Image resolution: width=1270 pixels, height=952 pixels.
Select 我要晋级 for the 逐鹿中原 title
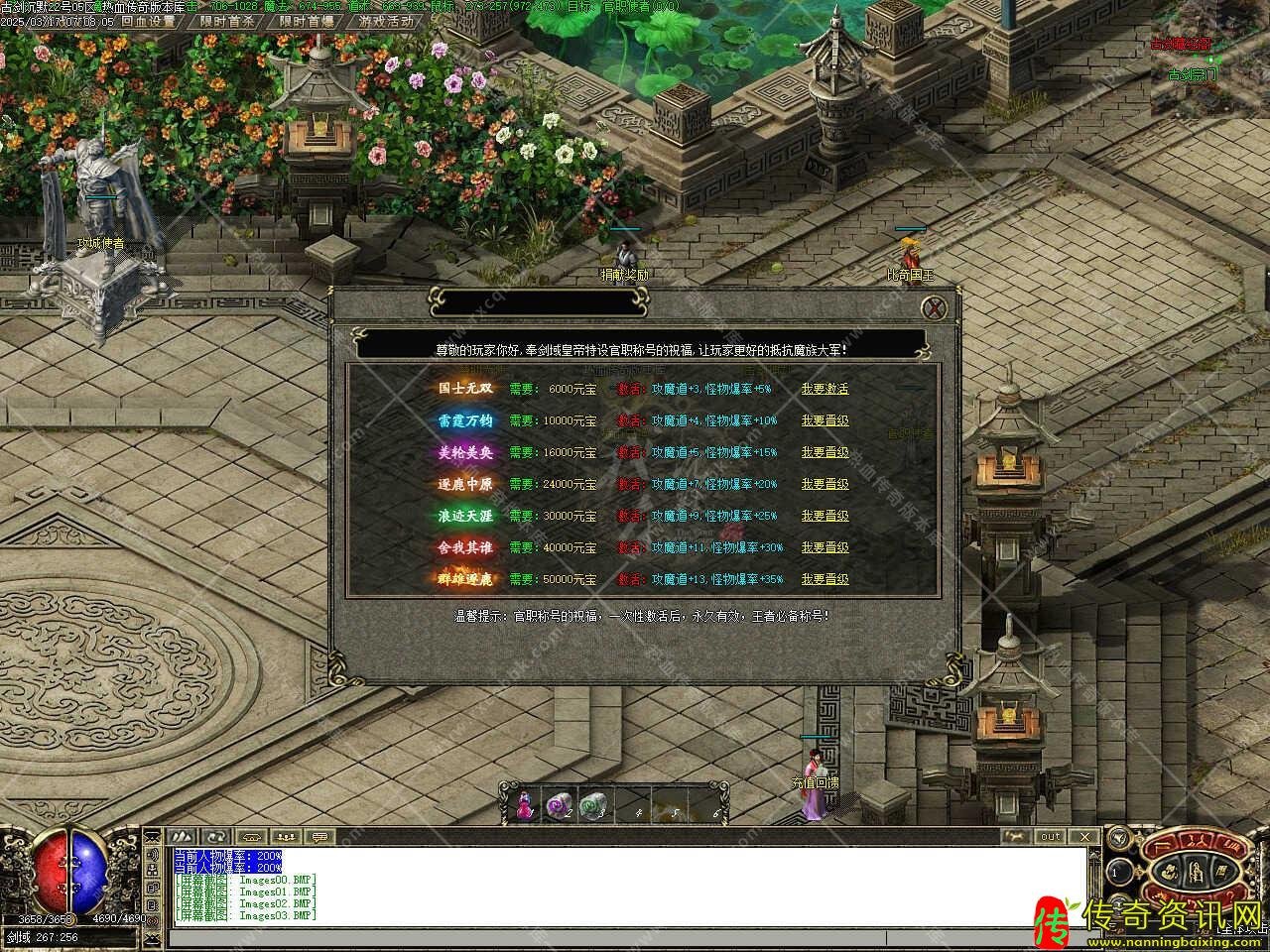(825, 484)
